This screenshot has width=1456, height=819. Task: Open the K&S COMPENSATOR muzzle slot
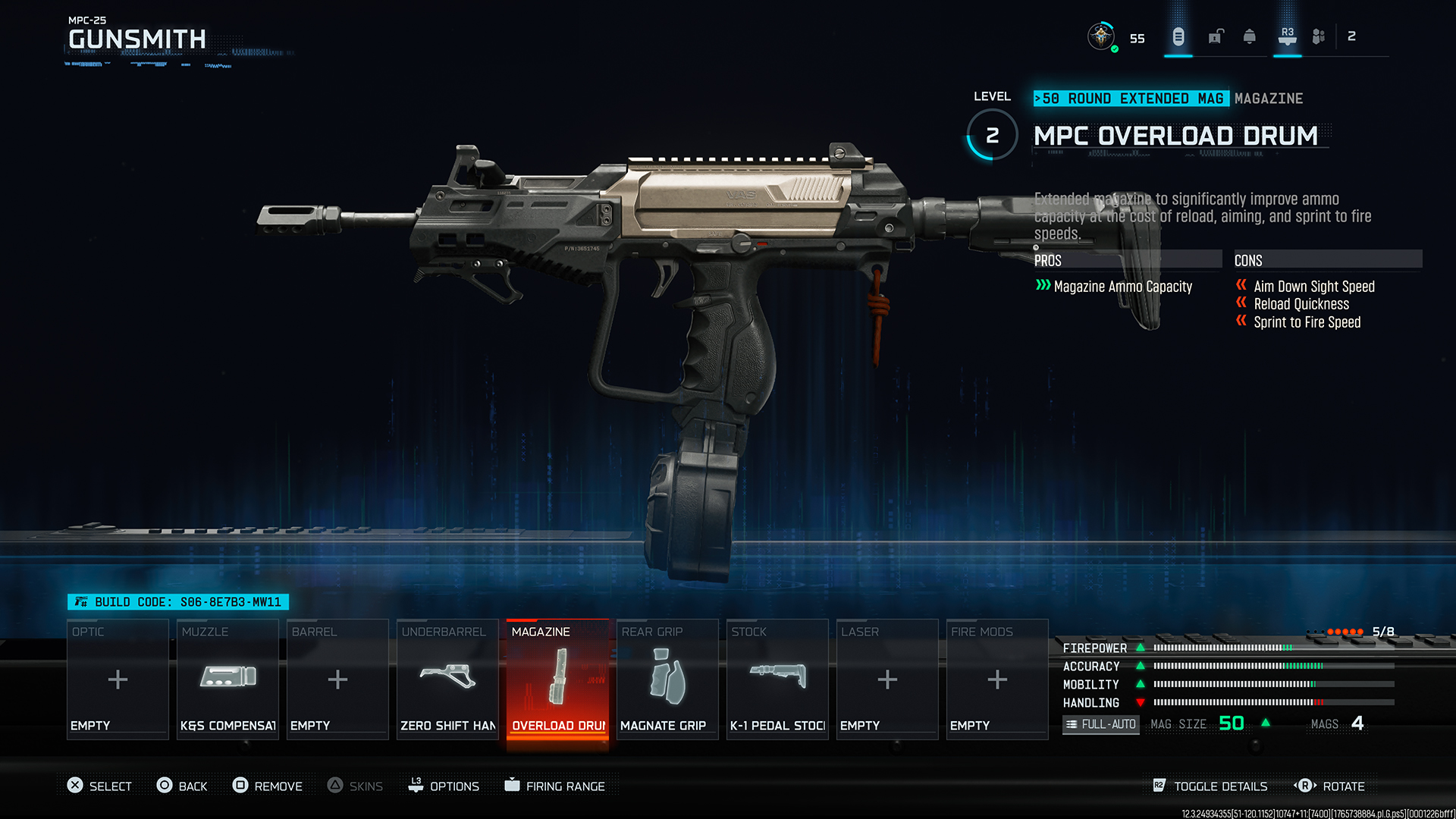[227, 677]
